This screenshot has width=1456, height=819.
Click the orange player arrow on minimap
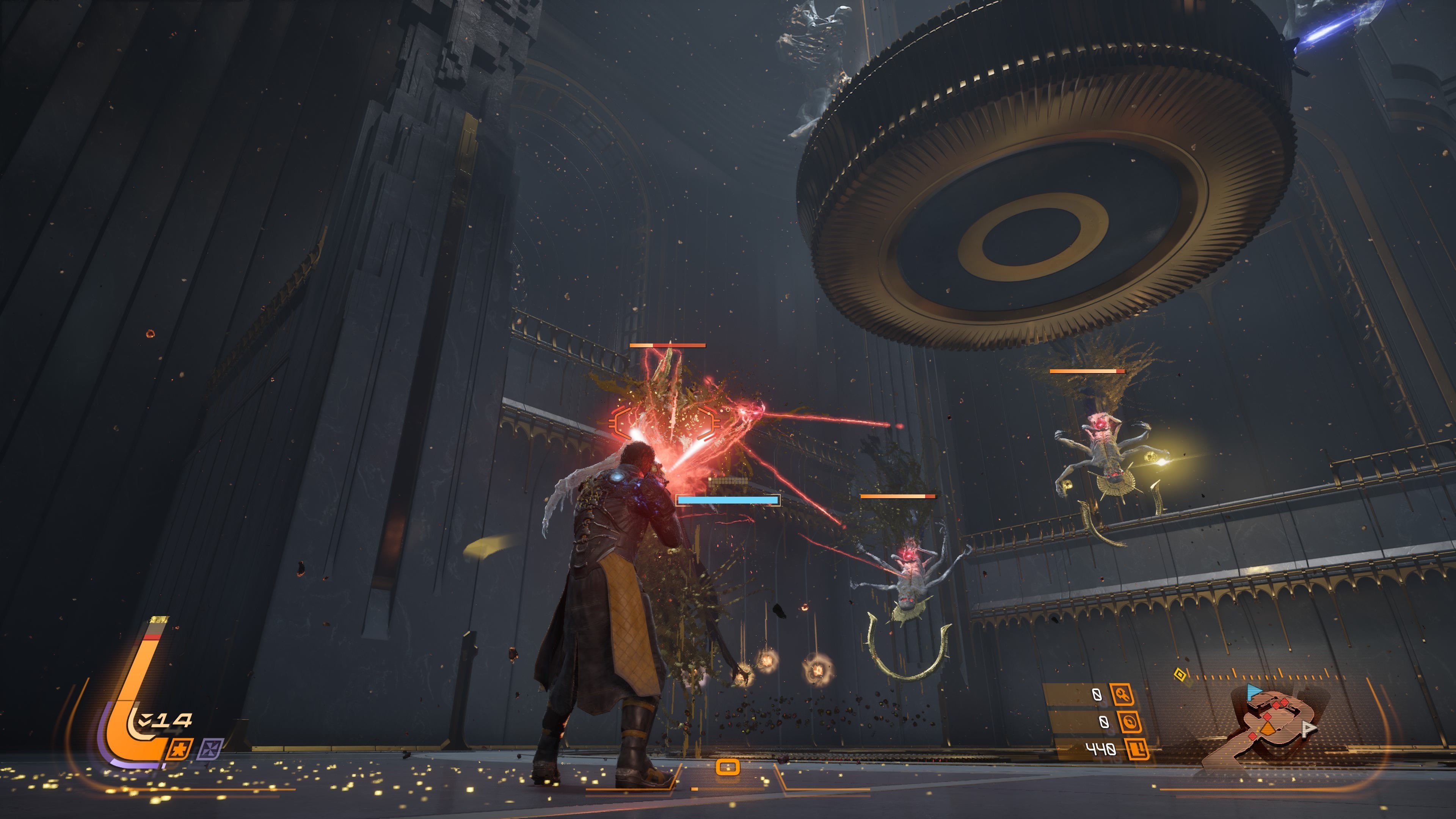pyautogui.click(x=1268, y=728)
